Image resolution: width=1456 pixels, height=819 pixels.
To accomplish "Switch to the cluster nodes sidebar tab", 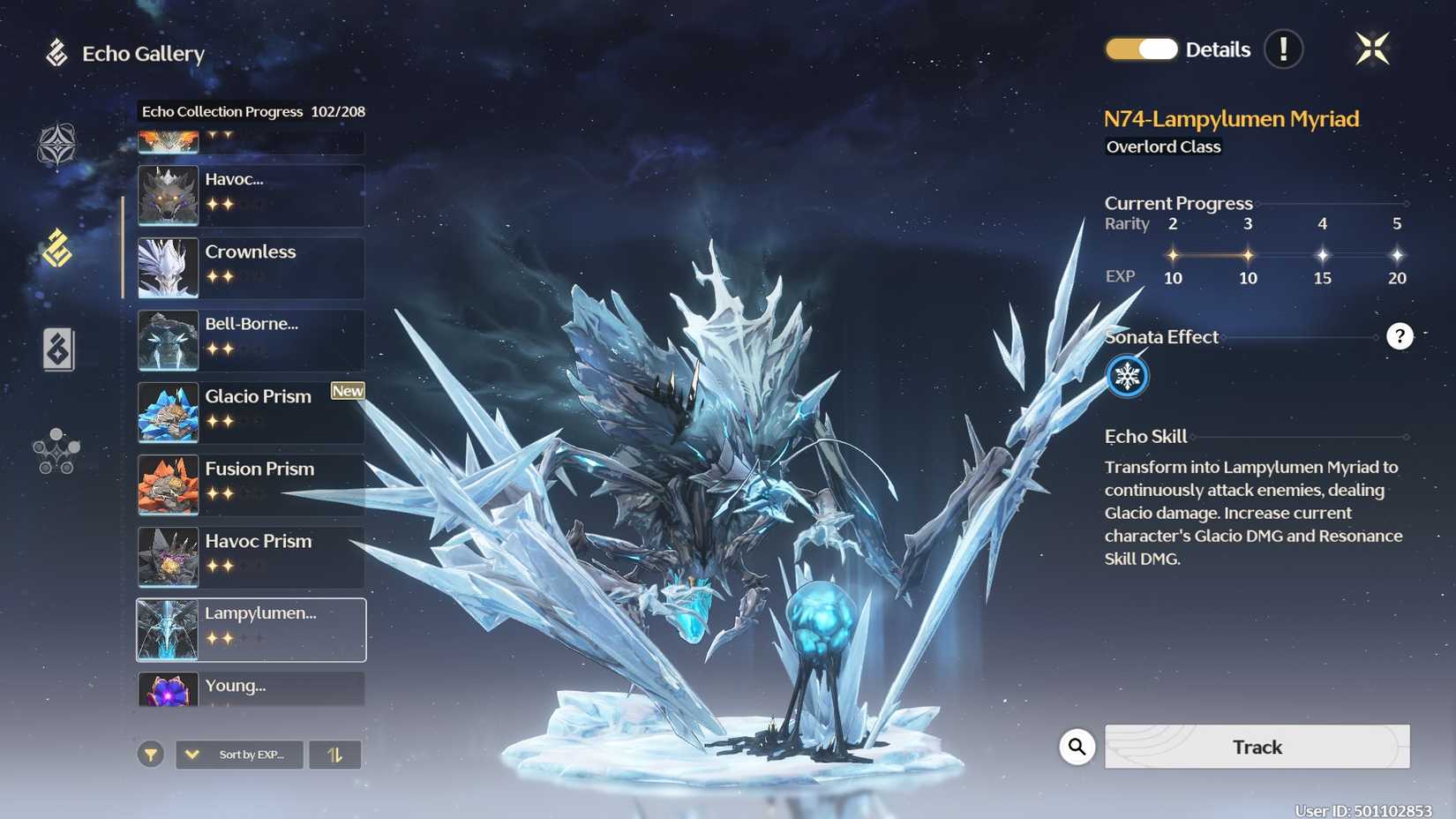I will click(56, 451).
